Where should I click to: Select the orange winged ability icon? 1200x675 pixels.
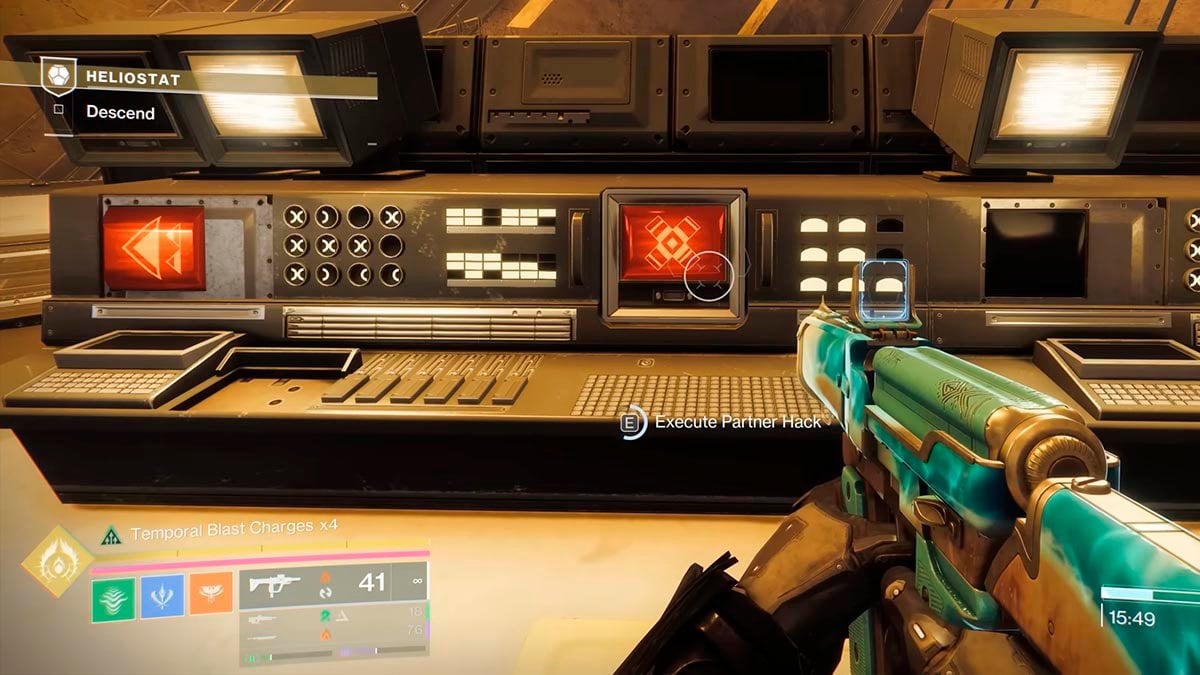coord(210,591)
